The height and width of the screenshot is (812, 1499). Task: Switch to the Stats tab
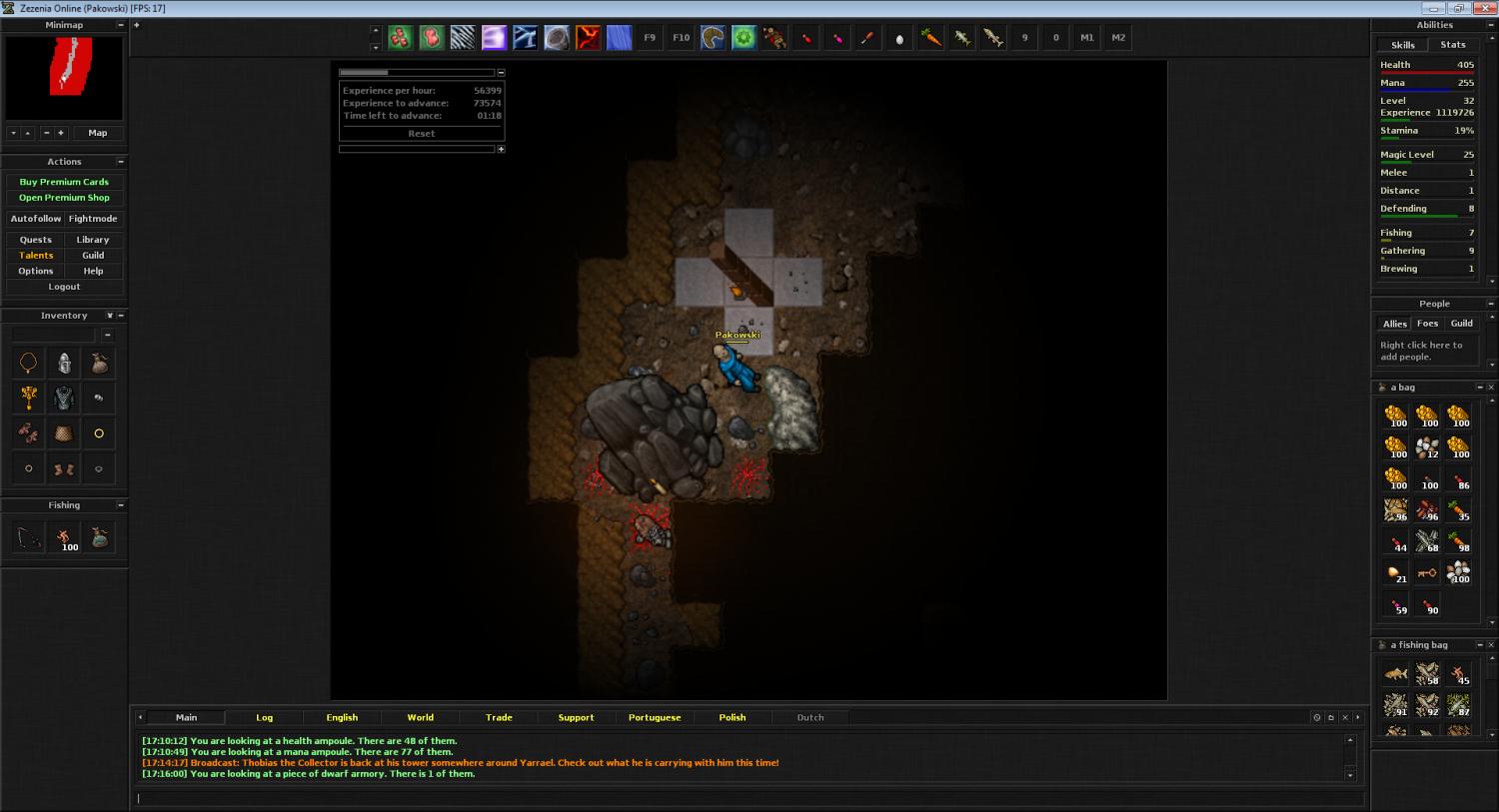[1452, 45]
